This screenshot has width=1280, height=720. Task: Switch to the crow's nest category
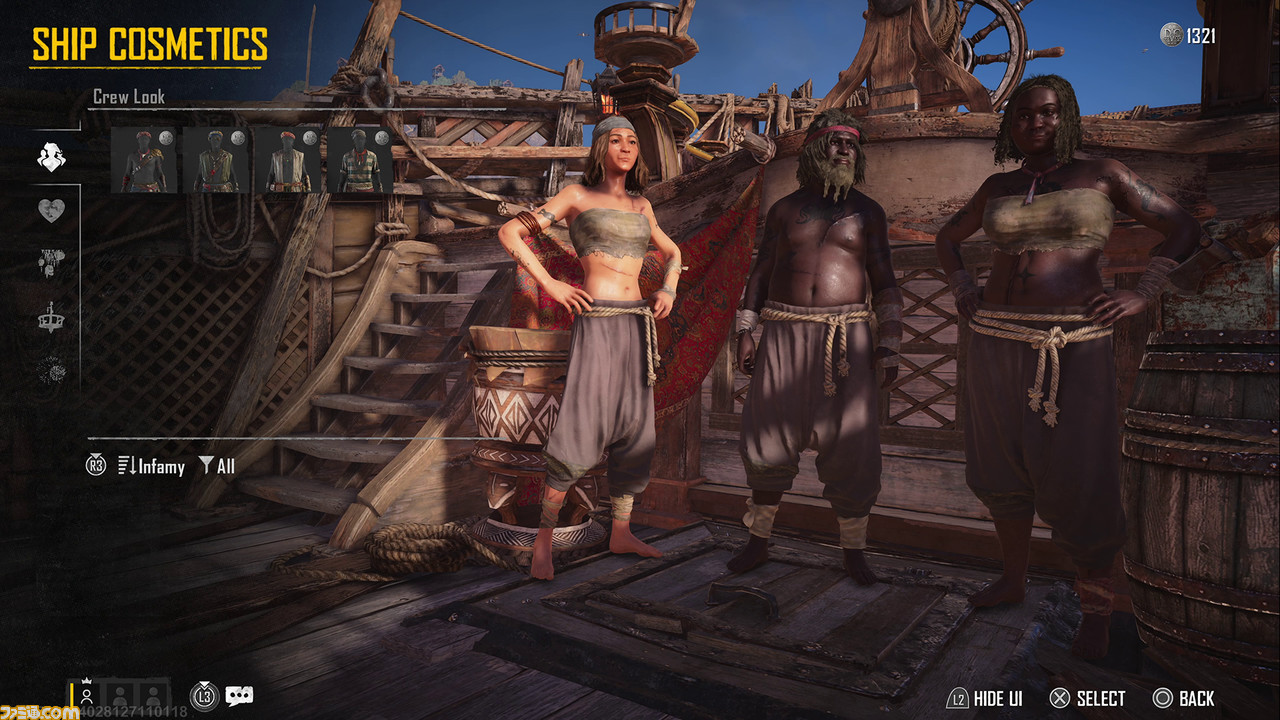pyautogui.click(x=51, y=317)
